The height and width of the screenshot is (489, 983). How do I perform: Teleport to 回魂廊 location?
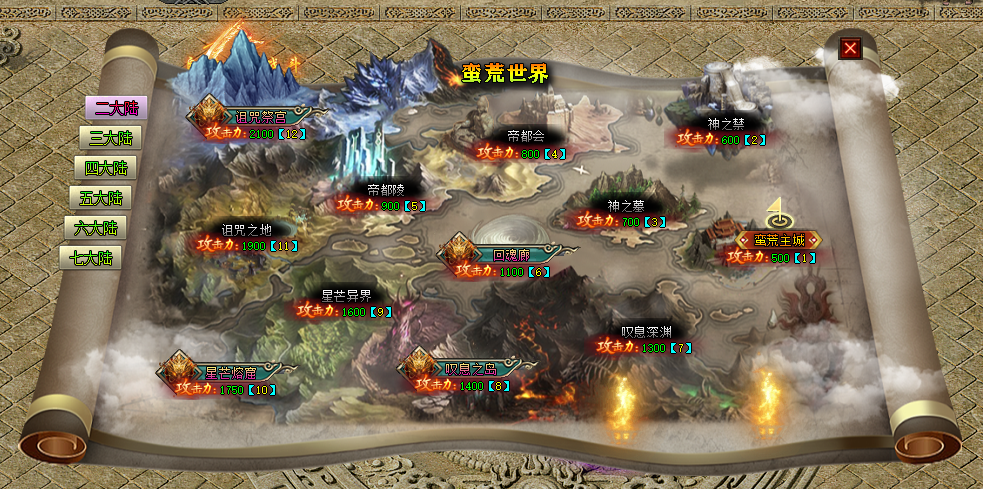point(508,255)
